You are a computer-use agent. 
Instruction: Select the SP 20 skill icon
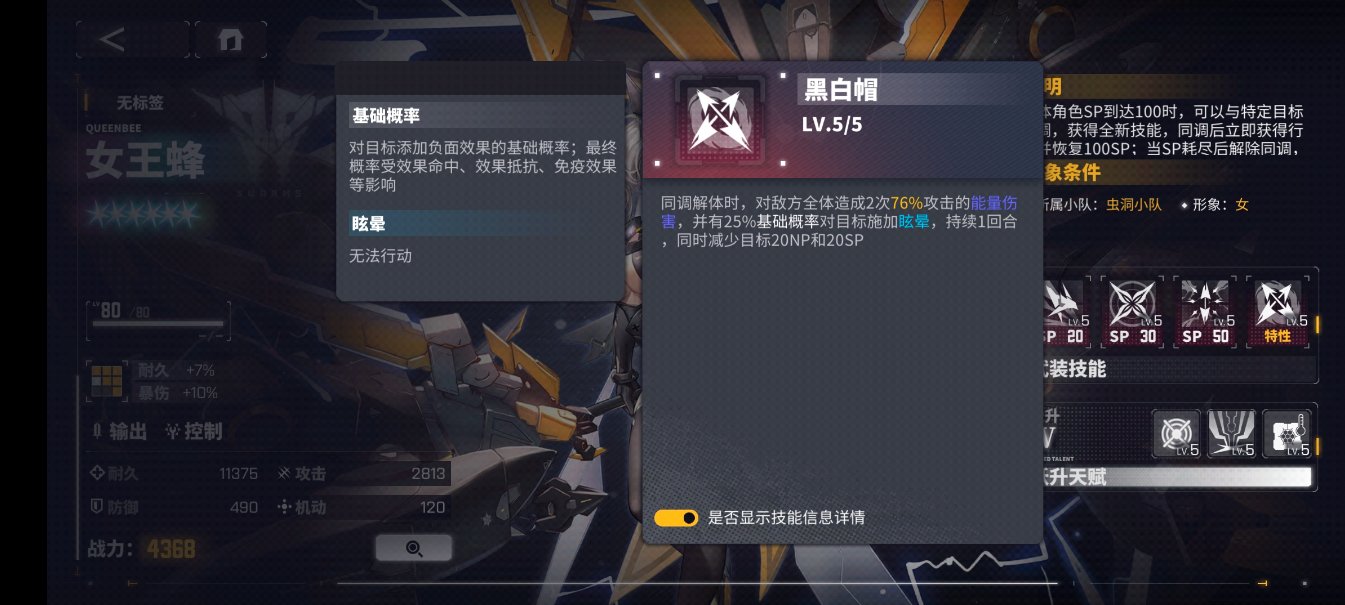[x=1064, y=310]
